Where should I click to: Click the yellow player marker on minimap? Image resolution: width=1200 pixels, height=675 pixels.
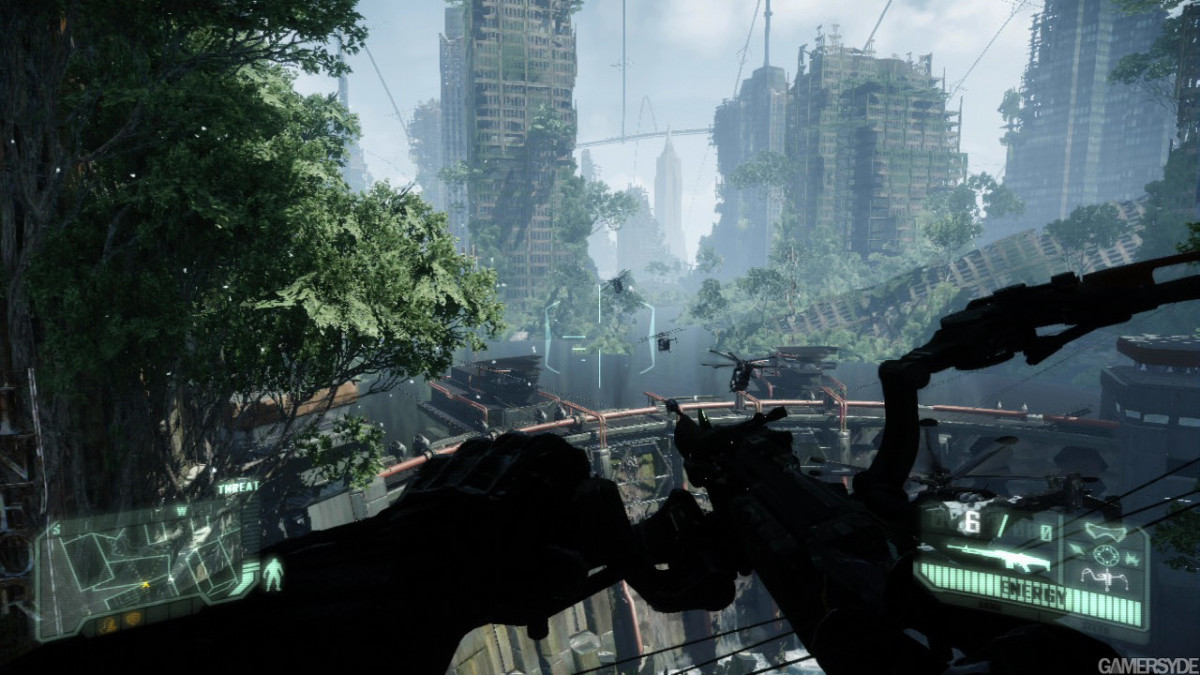coord(146,584)
